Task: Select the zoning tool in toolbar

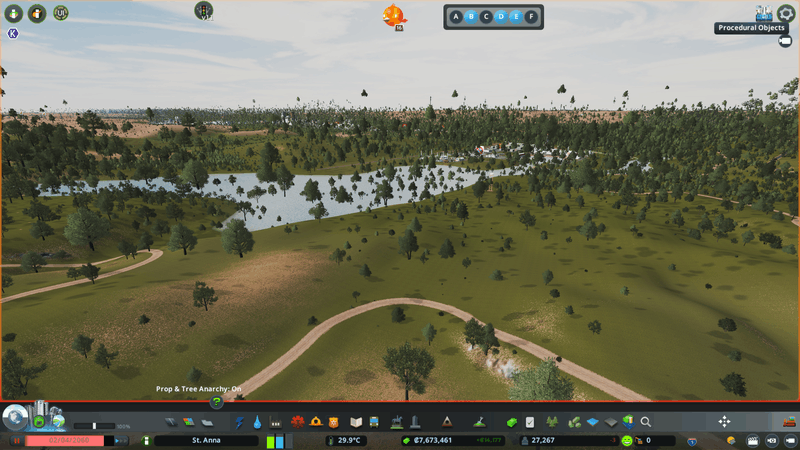Action: coord(185,422)
